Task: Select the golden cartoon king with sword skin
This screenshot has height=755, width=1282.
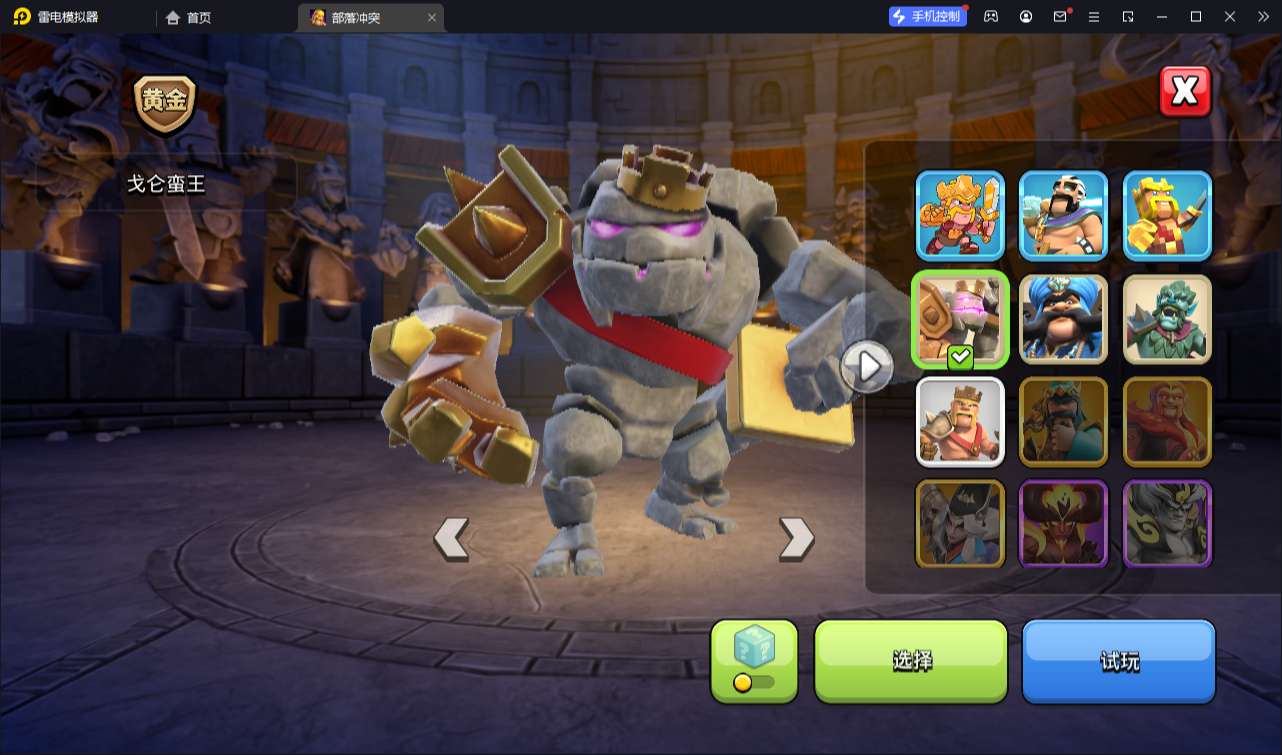Action: [960, 215]
